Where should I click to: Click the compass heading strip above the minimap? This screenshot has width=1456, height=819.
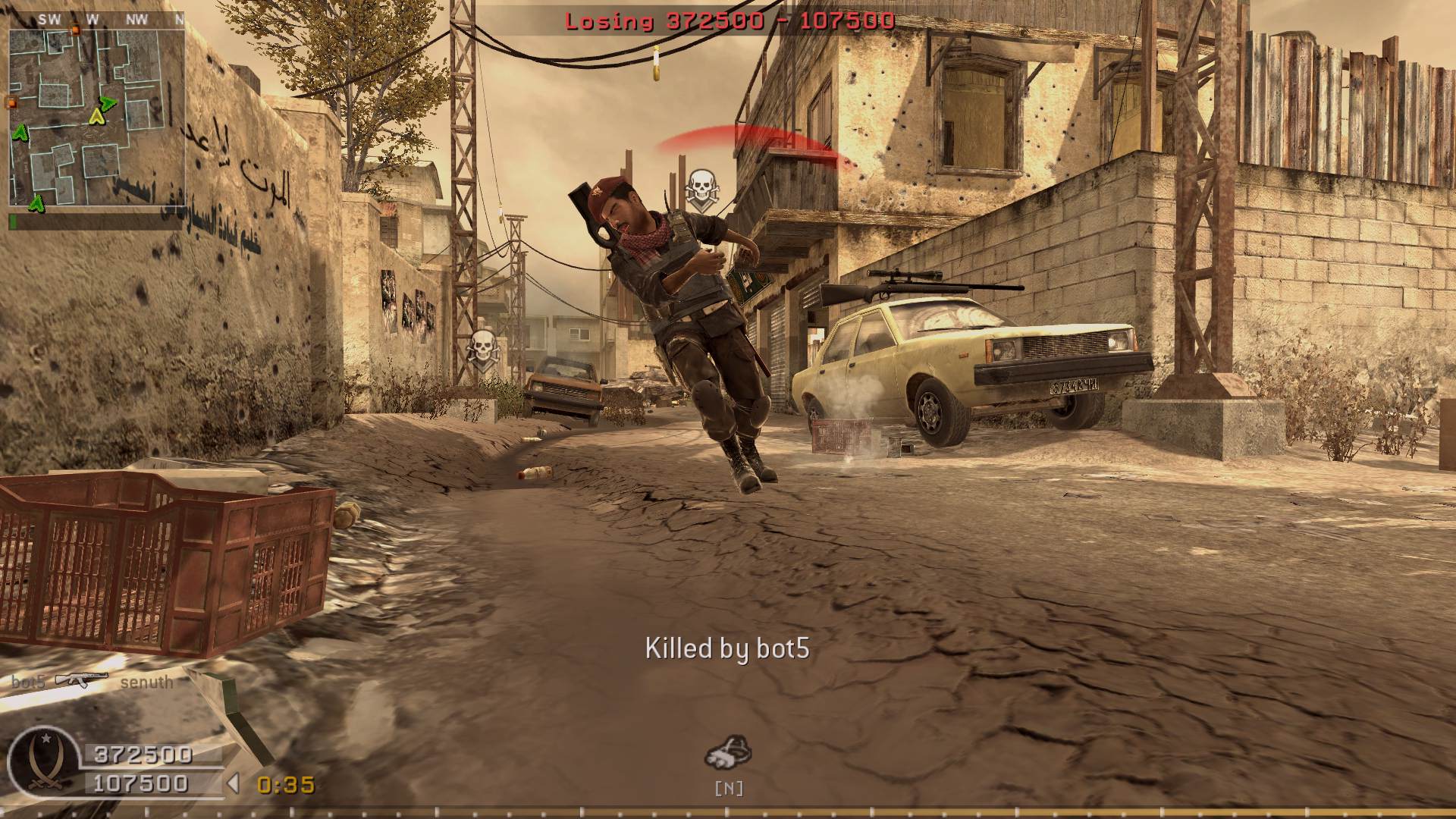[x=96, y=20]
